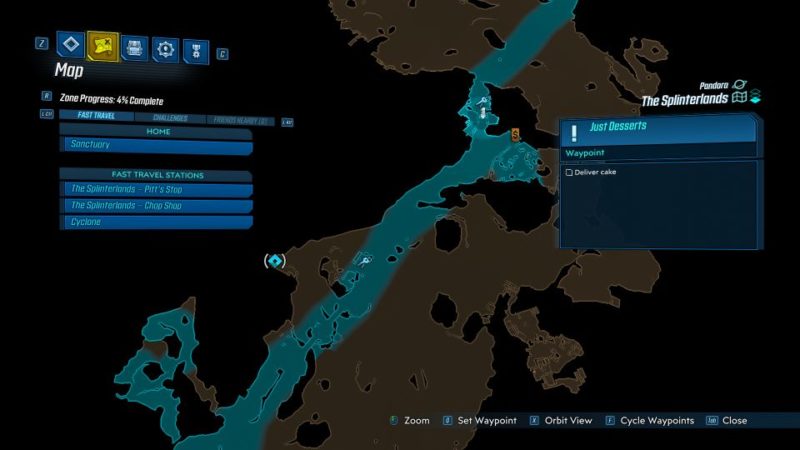The image size is (800, 450).
Task: Open the zone map icon beside The Splinterlands
Action: [x=740, y=99]
